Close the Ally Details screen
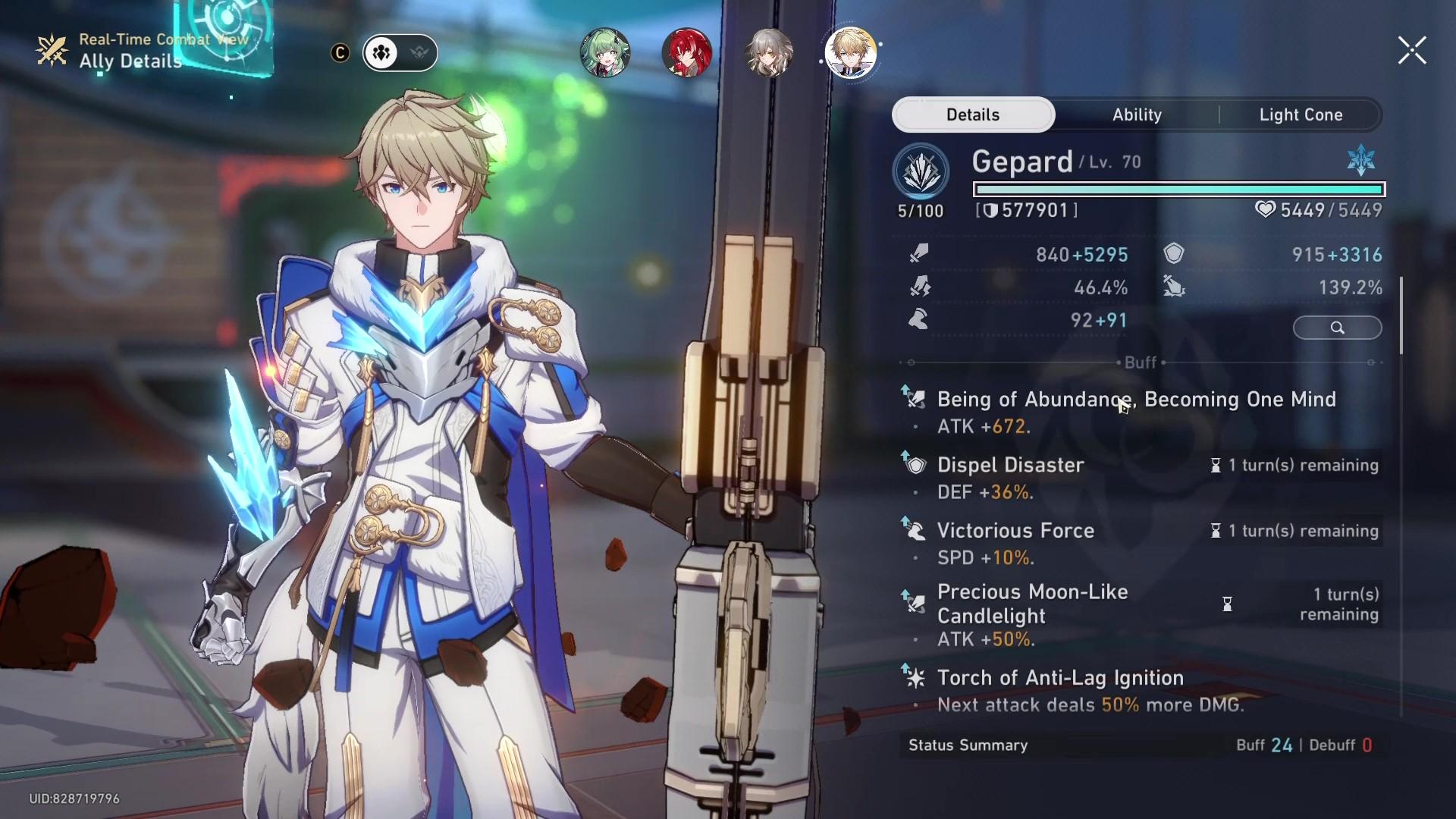Viewport: 1456px width, 819px height. click(1412, 51)
